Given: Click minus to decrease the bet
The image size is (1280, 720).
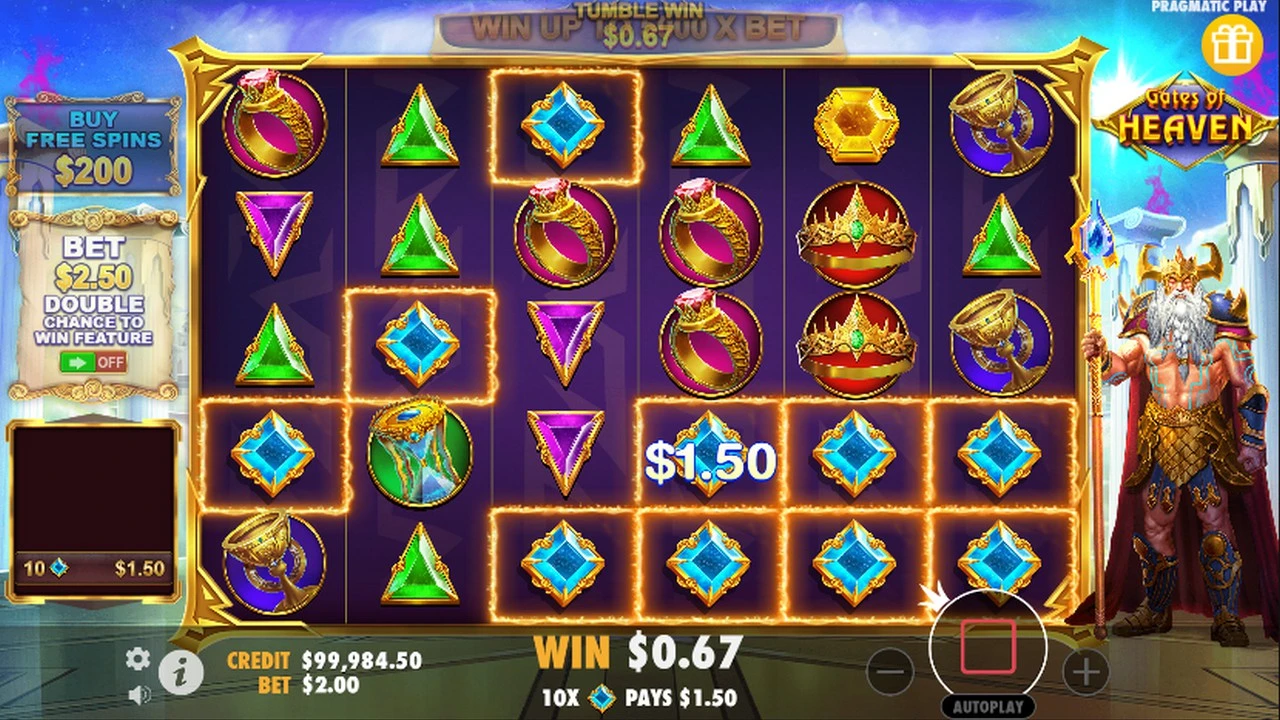Looking at the screenshot, I should 890,671.
